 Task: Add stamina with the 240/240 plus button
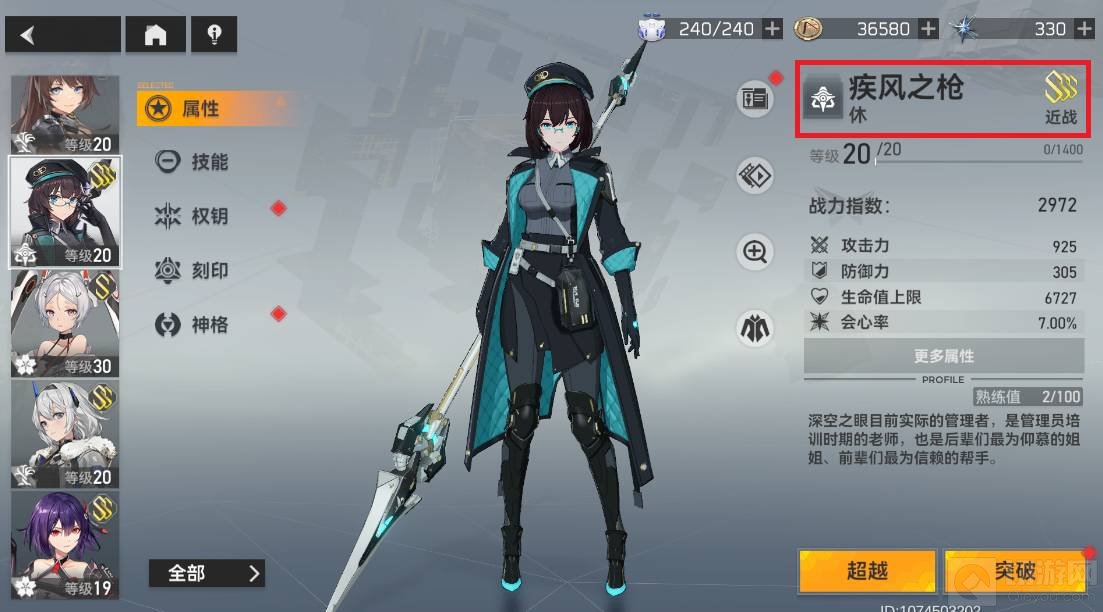point(772,29)
